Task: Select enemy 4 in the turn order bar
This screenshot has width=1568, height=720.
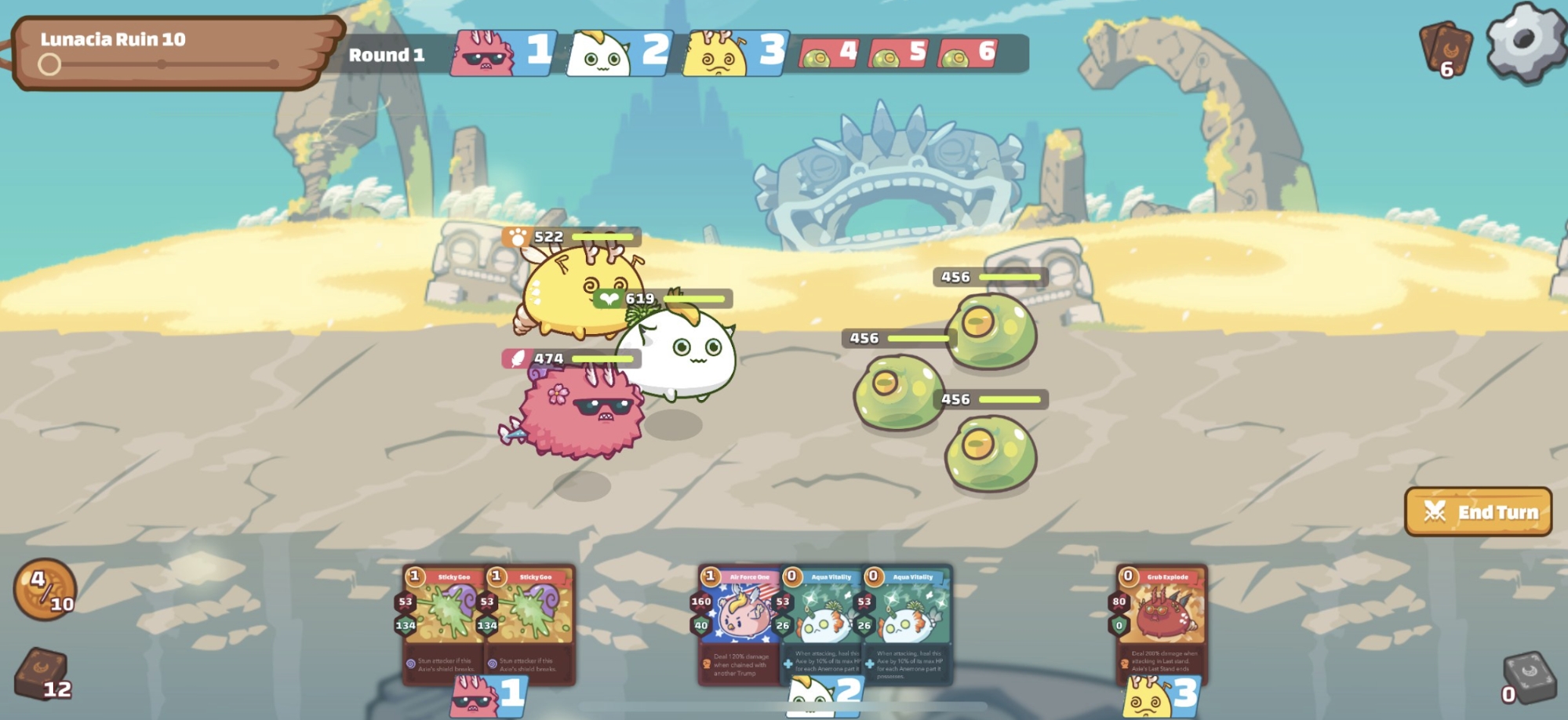Action: click(x=829, y=53)
